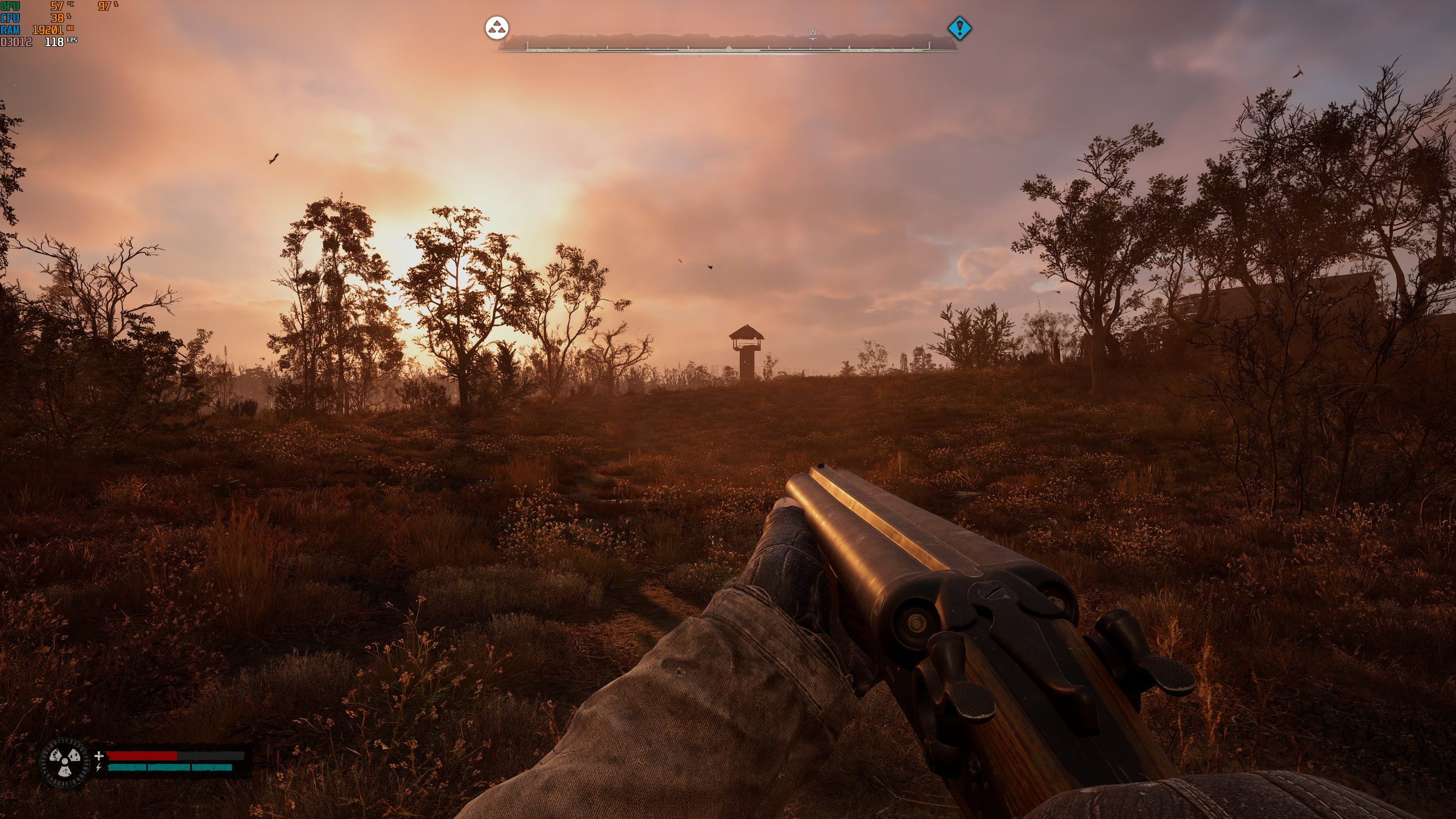Viewport: 1456px width, 819px height.
Task: Select the blue exclamation quest marker
Action: click(959, 28)
